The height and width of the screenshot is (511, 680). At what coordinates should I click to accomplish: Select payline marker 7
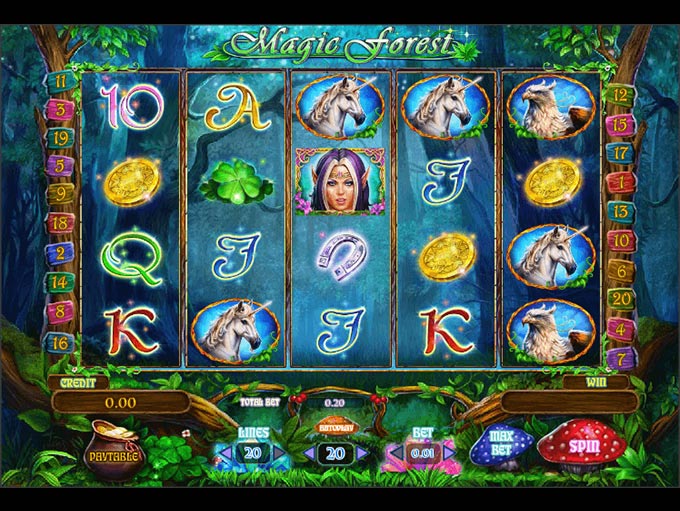[x=620, y=356]
